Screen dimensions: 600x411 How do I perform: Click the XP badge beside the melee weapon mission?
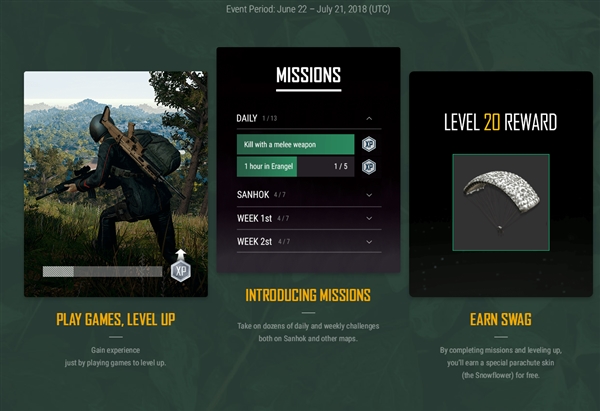tap(369, 144)
